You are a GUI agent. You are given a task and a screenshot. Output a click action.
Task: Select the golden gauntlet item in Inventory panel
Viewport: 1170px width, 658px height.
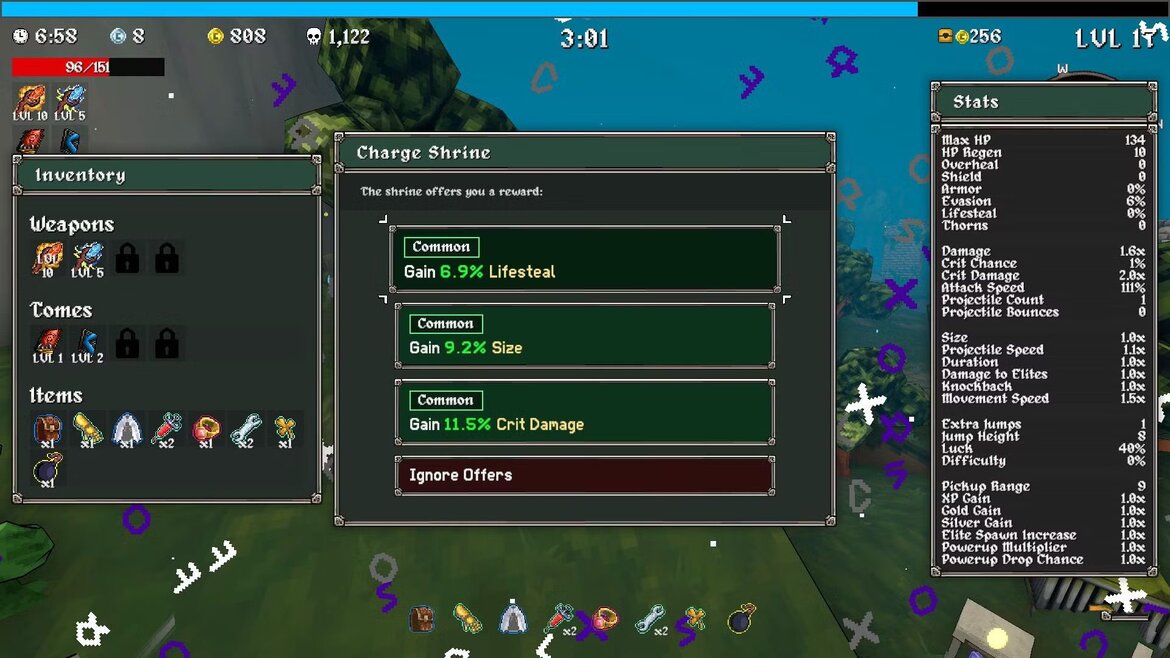coord(87,430)
